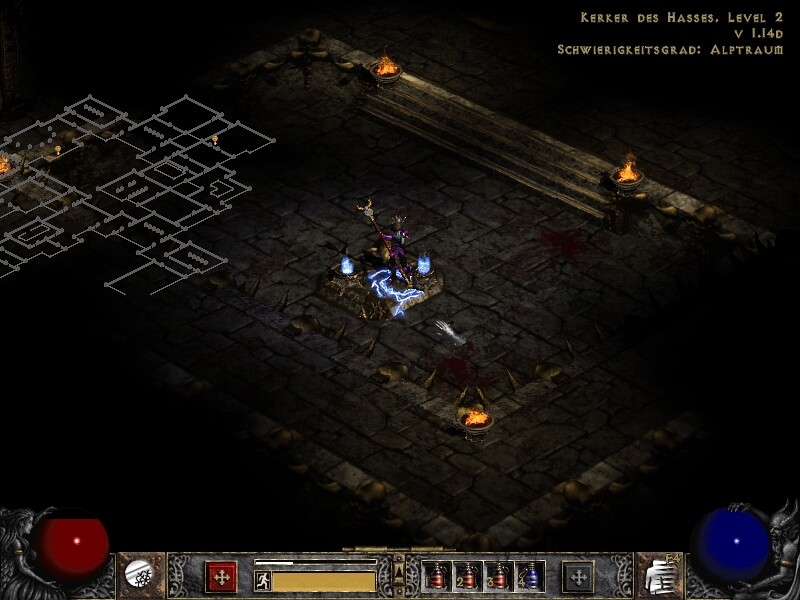The height and width of the screenshot is (600, 800).
Task: Click the greyed-out new skill points button
Action: click(x=578, y=577)
